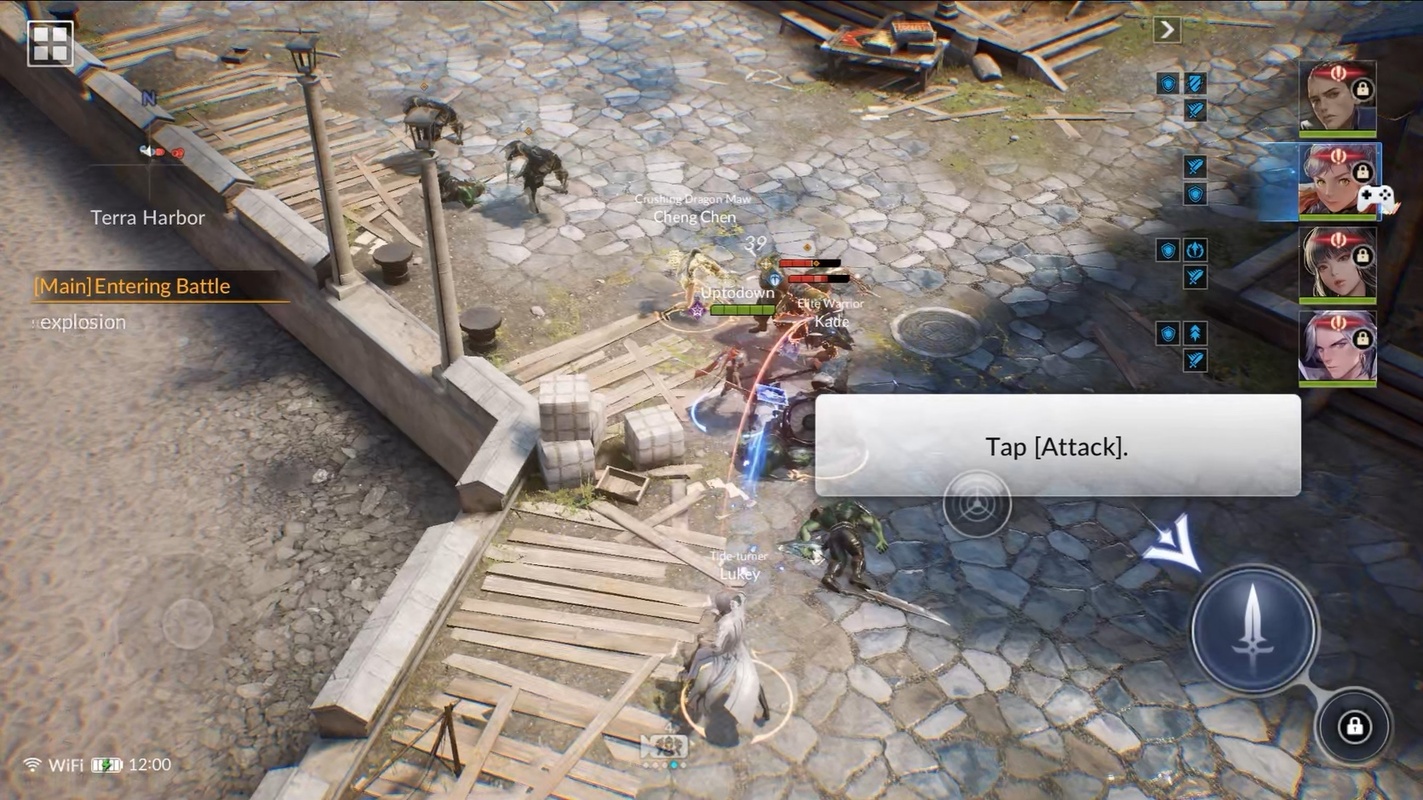Tap the circular target-lock radar button
This screenshot has width=1423, height=800.
click(976, 503)
